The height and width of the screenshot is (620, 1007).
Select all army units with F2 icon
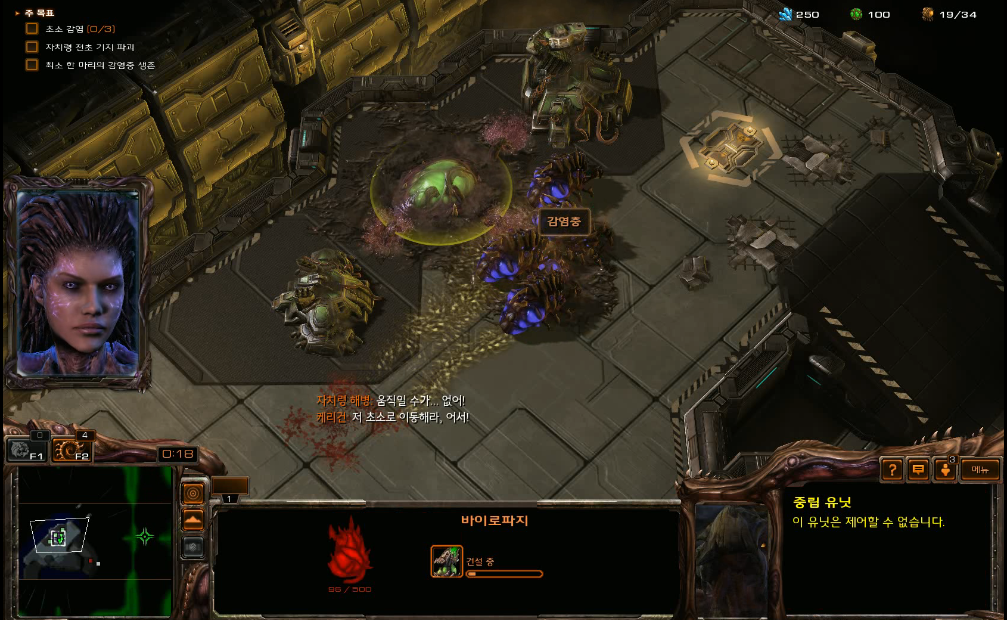point(71,451)
